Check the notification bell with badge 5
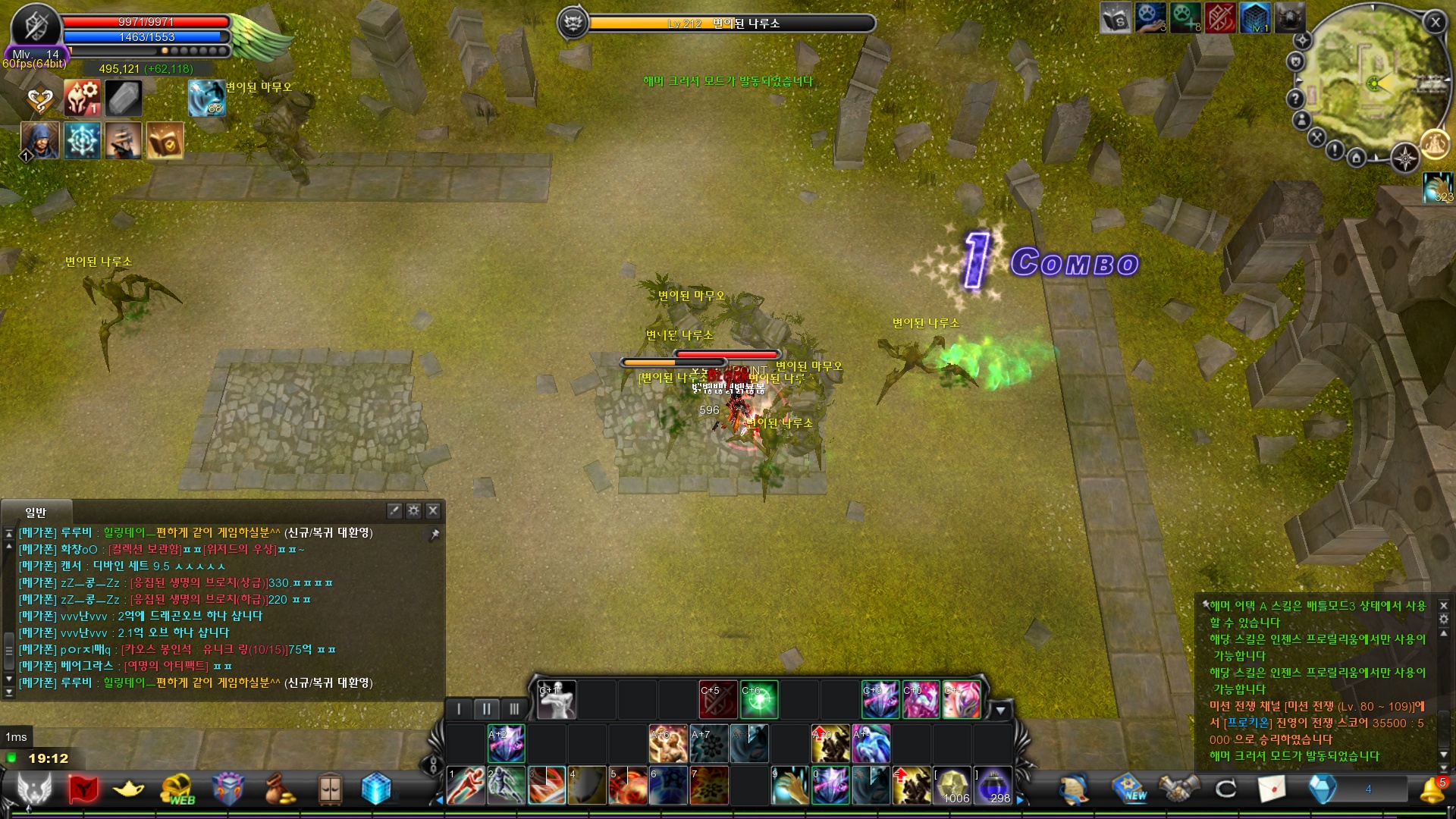Screen dimensions: 1456x819 pos(1432,789)
